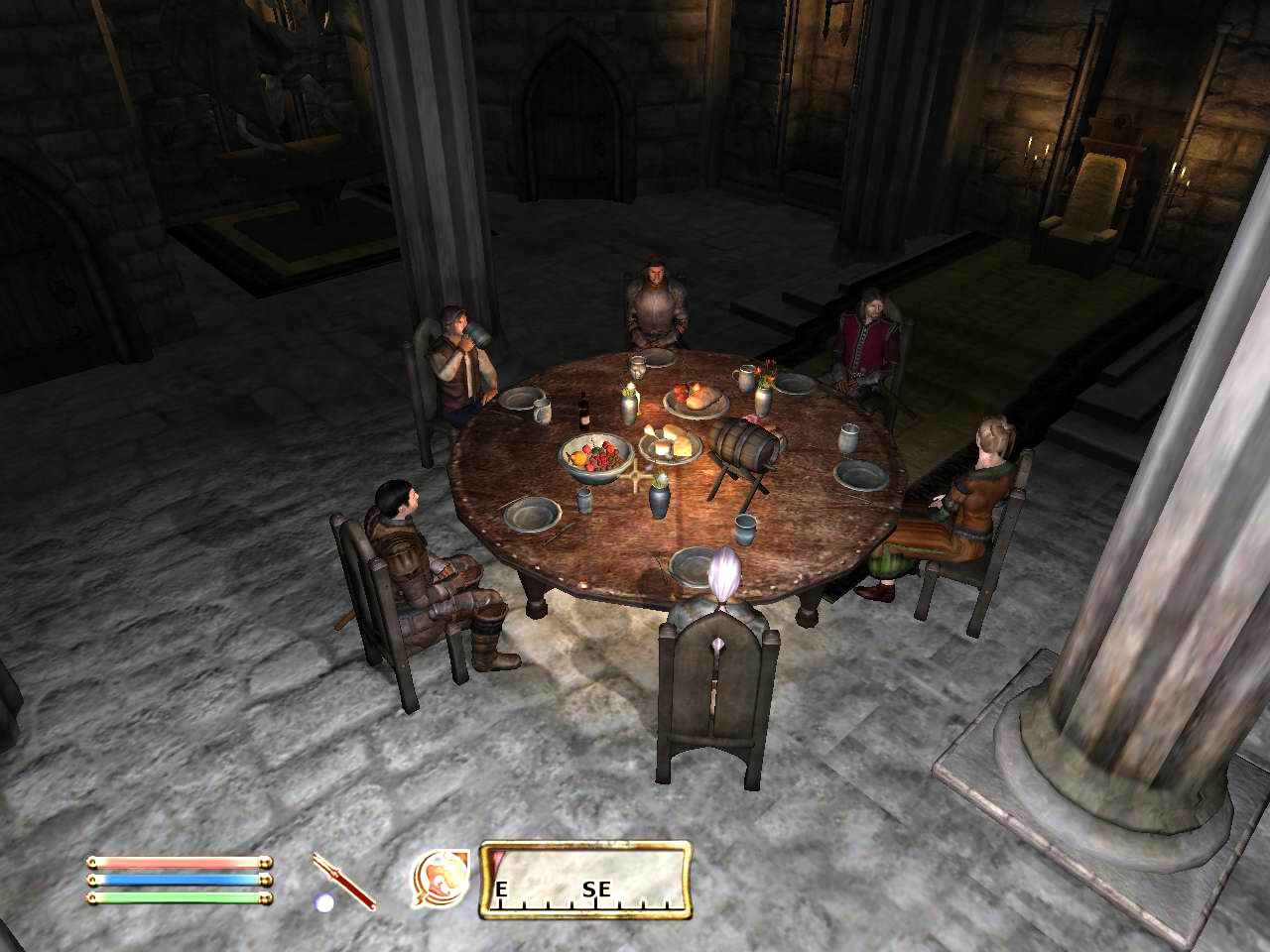Click the wooden keg on the table
Image resolution: width=1270 pixels, height=952 pixels.
click(x=744, y=446)
